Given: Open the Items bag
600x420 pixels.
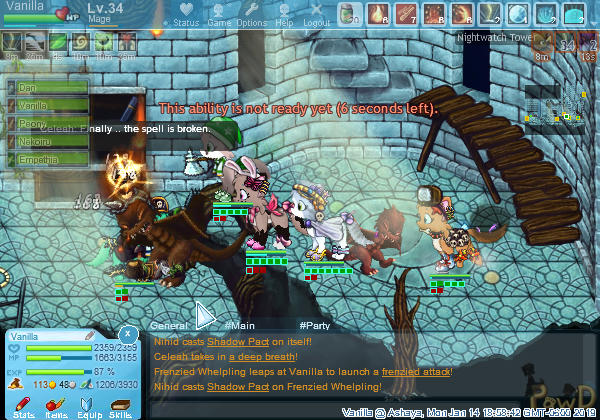Looking at the screenshot, I should [56, 405].
